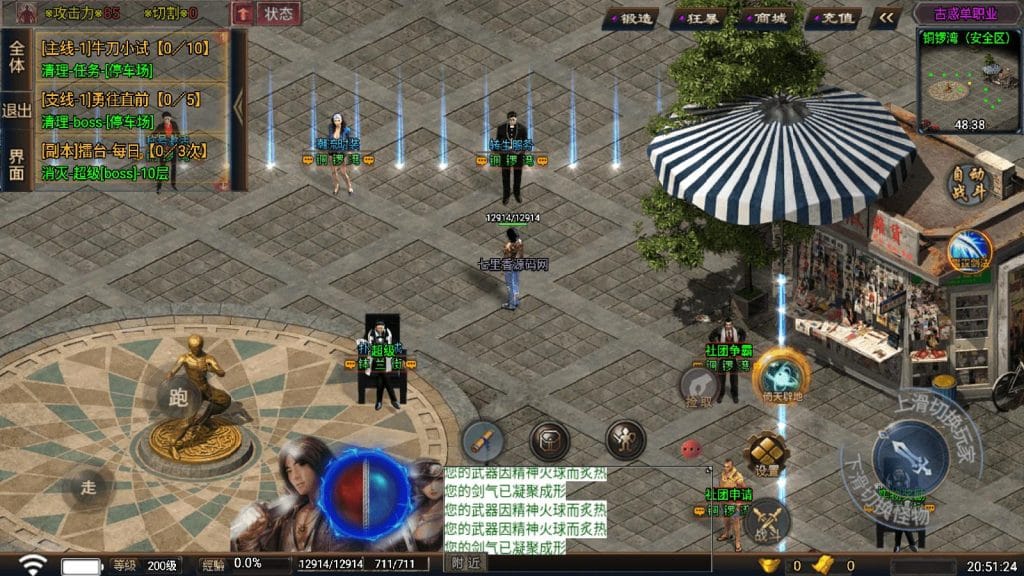Select the 全体 tab
This screenshot has width=1024, height=576.
click(16, 55)
